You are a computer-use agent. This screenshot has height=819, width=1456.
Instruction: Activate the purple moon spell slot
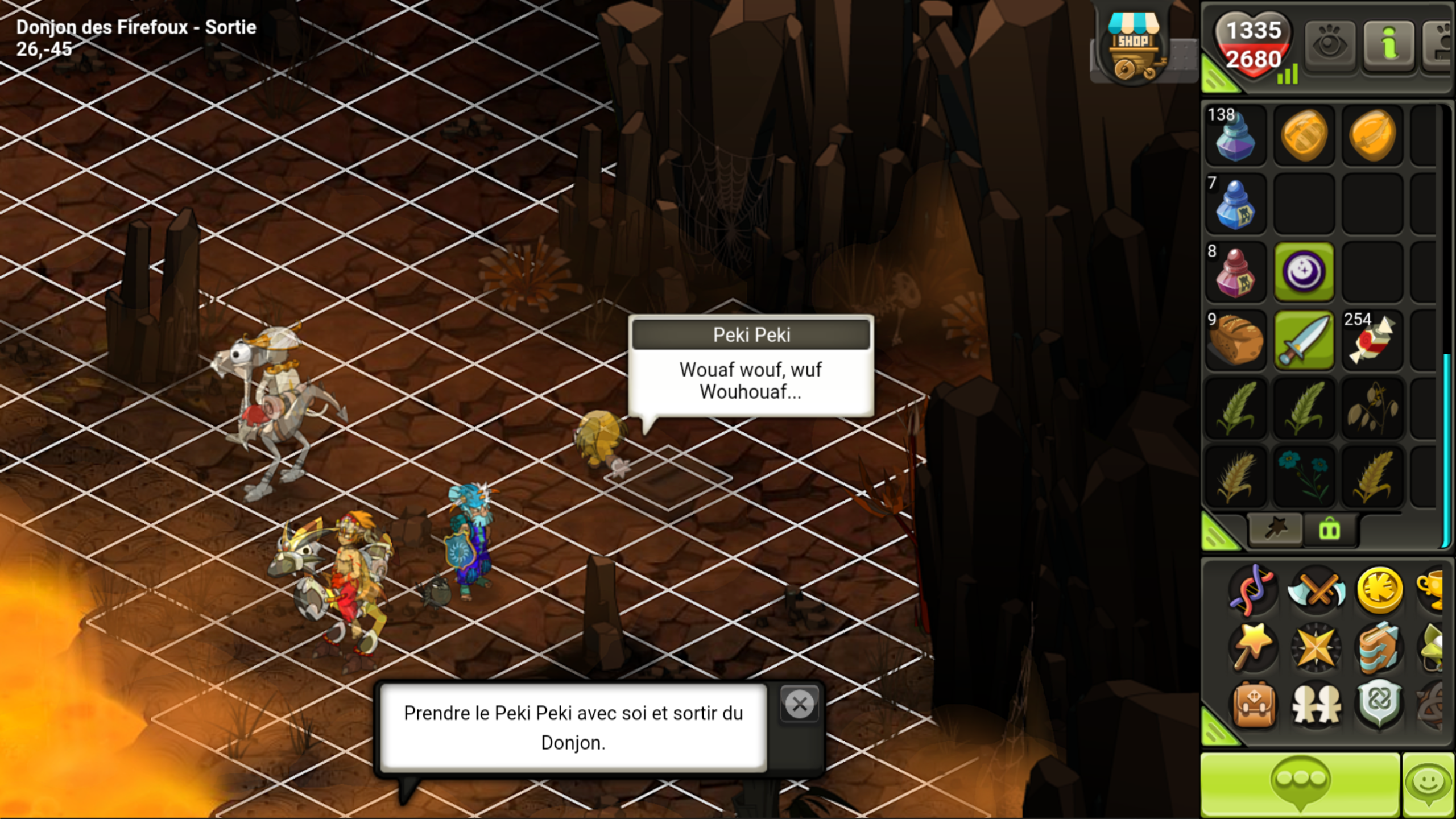(1304, 272)
